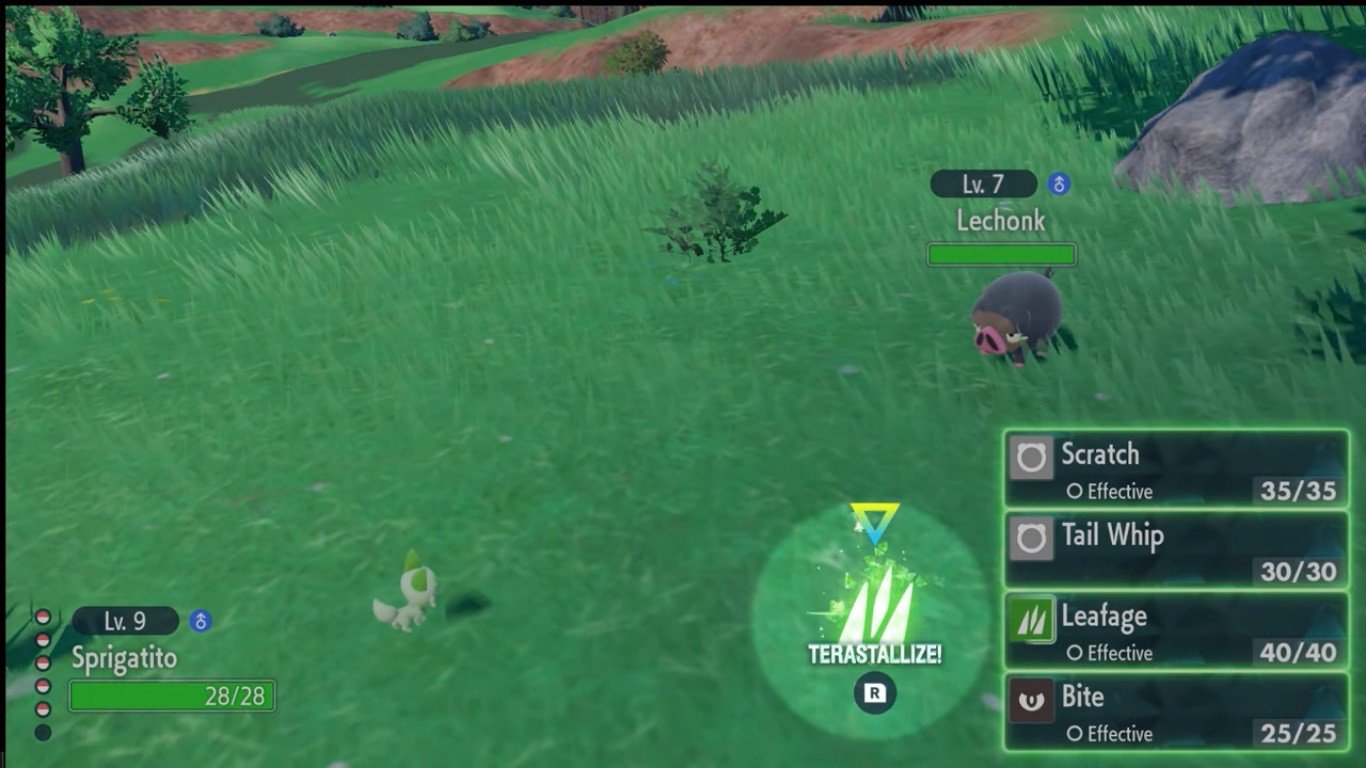Use the Leafage move
The image size is (1366, 768).
pyautogui.click(x=1176, y=631)
